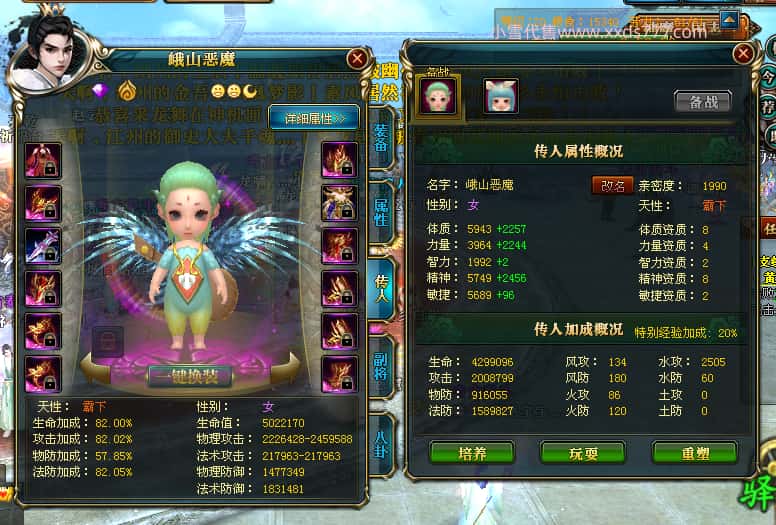Switch to the 属性 attributes tab
The image size is (776, 525).
[x=381, y=210]
